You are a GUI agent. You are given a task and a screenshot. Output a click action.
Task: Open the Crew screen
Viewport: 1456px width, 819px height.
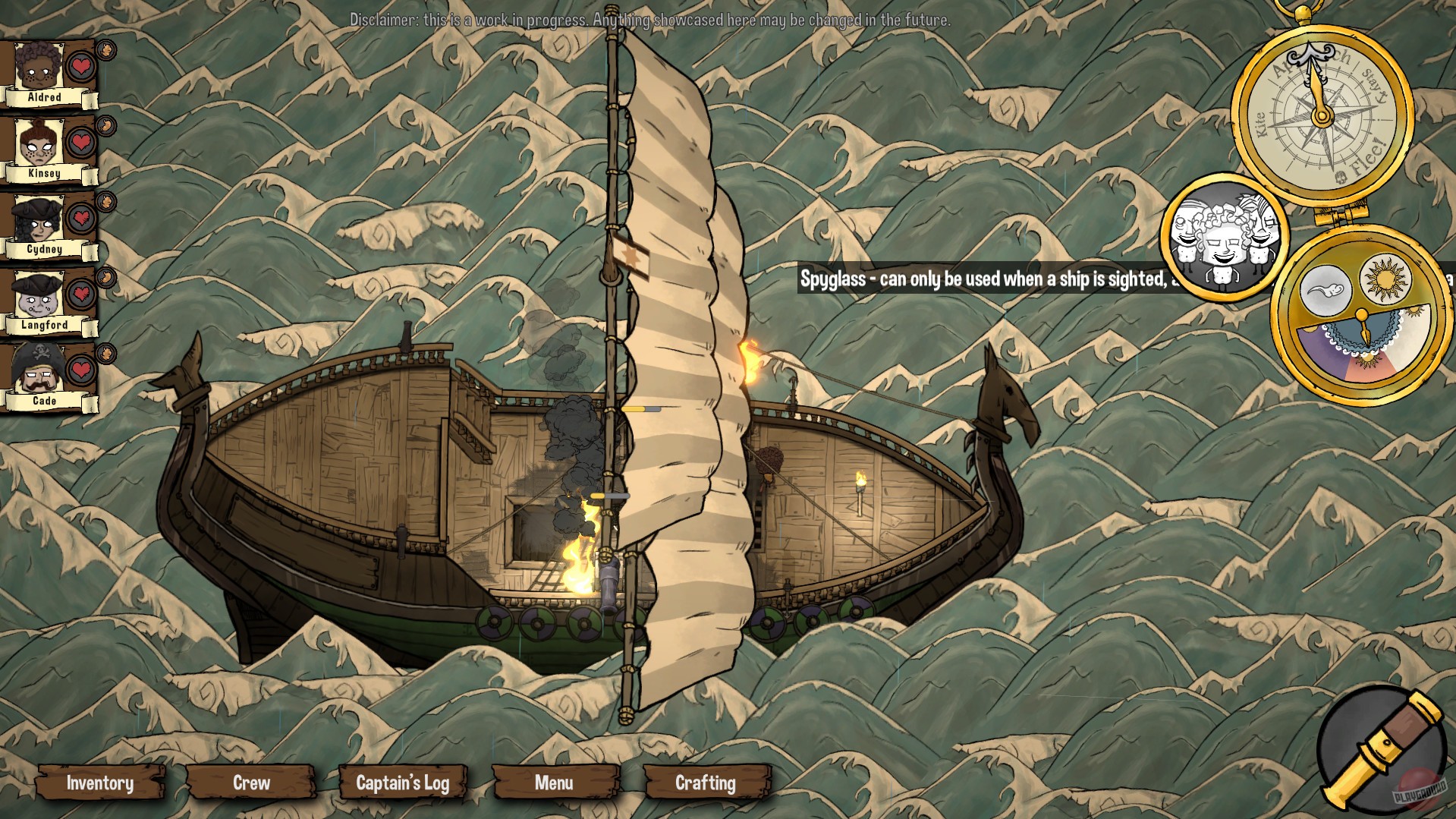coord(251,783)
